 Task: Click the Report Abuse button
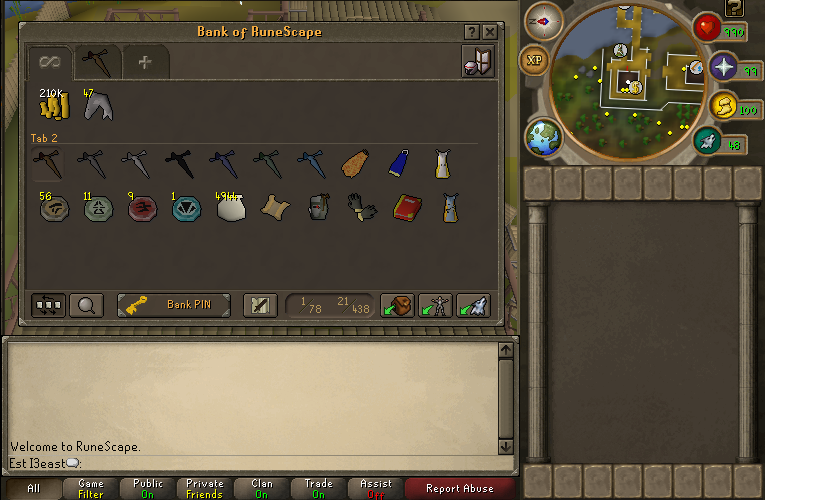pos(460,489)
